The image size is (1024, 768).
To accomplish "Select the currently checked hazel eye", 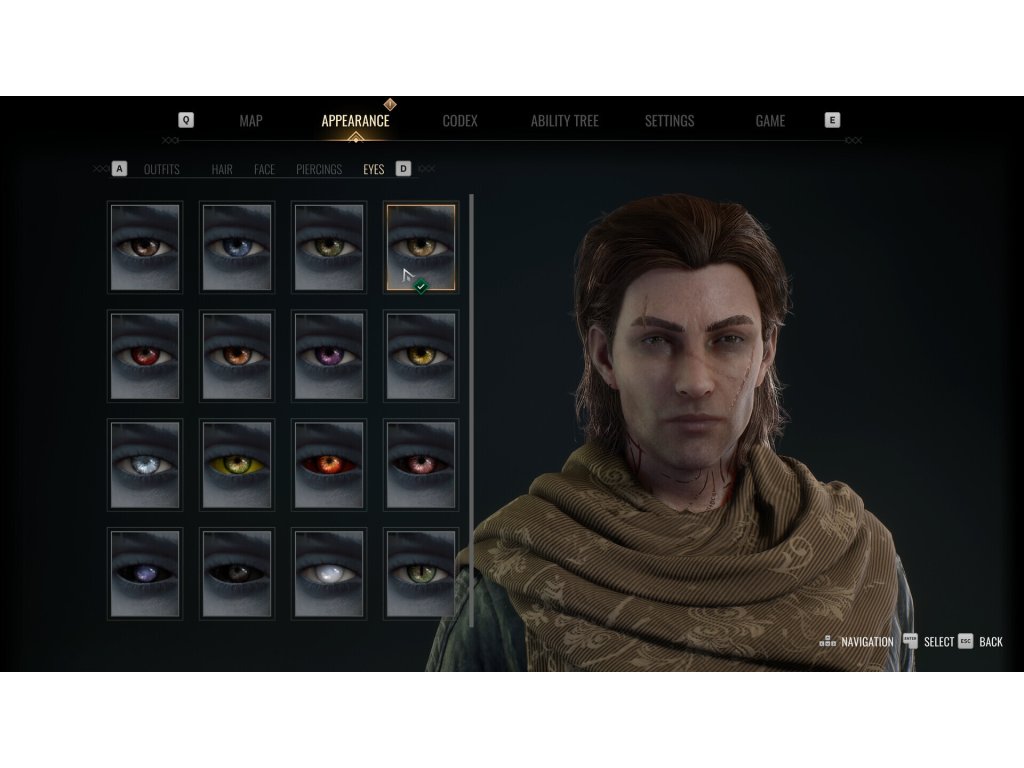I will pyautogui.click(x=421, y=246).
